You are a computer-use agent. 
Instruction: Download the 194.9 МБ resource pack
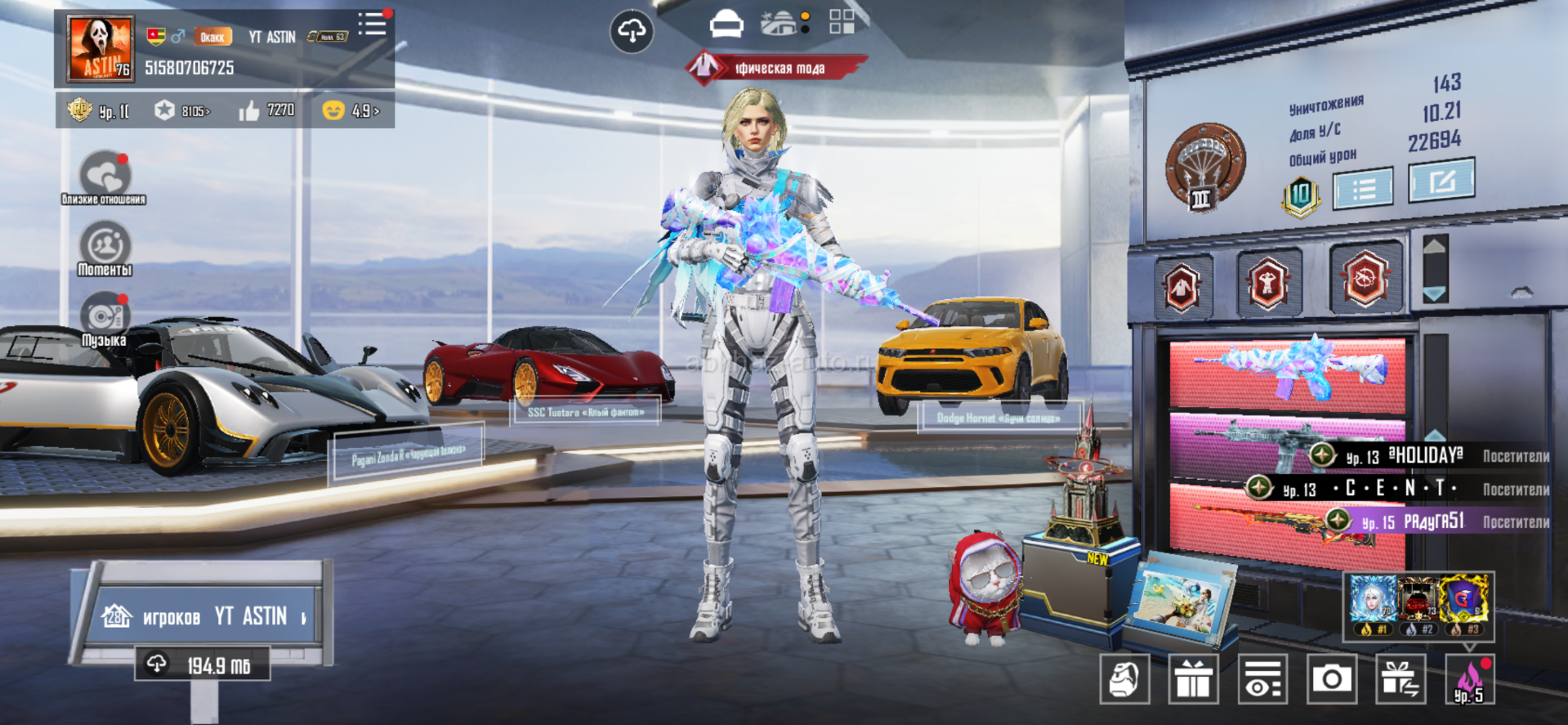[203, 665]
